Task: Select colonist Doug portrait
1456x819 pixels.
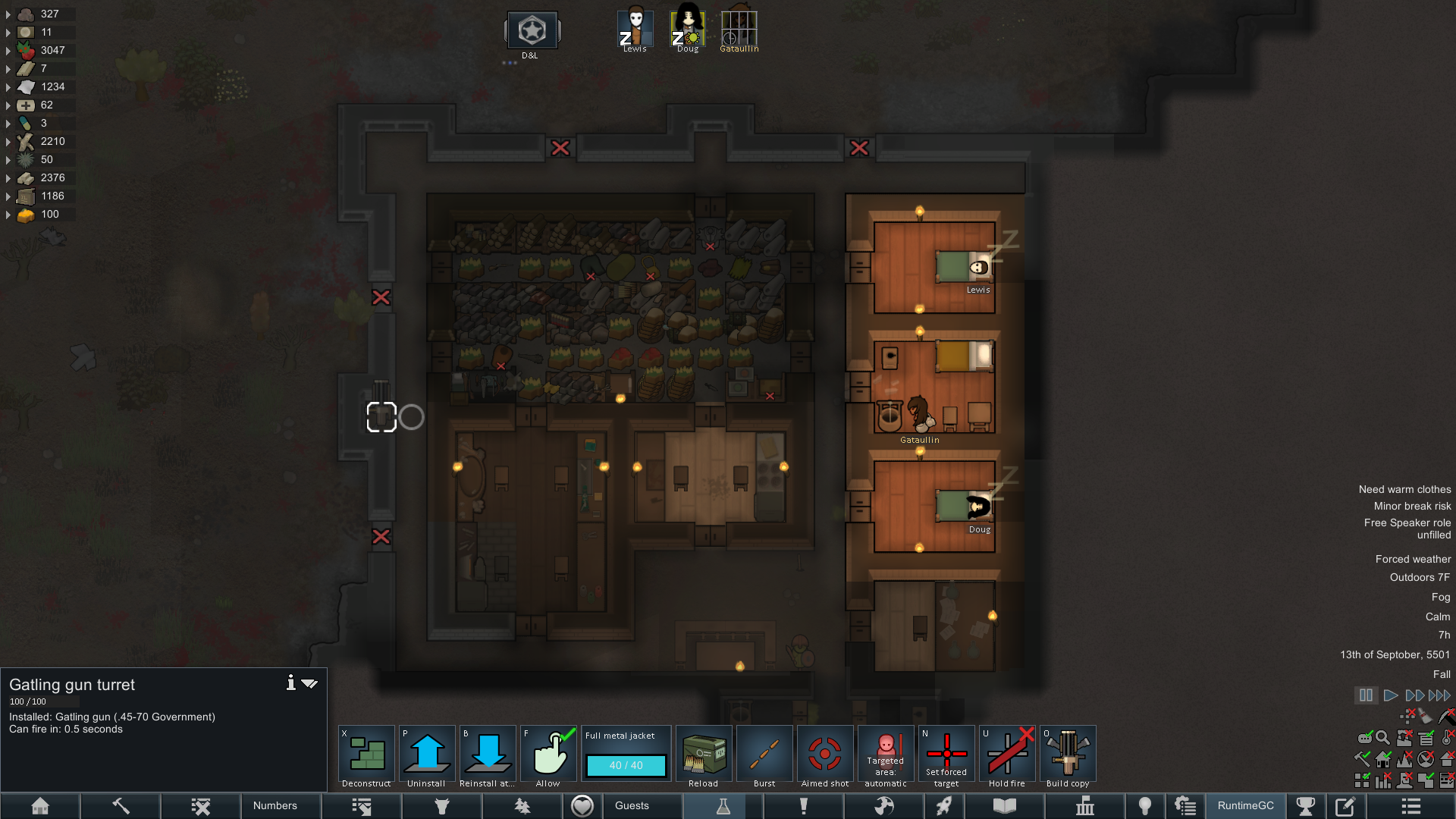Action: 688,30
